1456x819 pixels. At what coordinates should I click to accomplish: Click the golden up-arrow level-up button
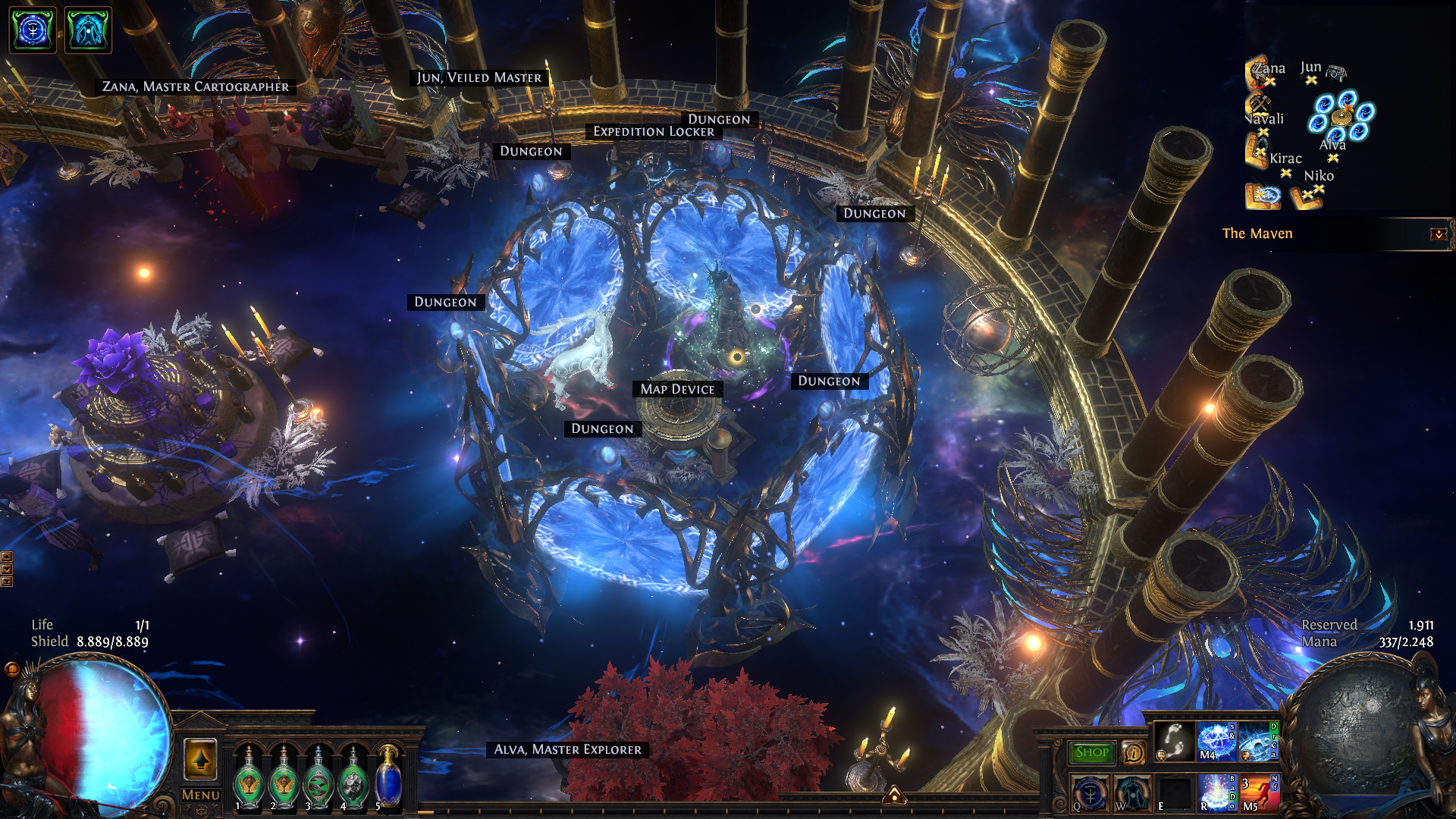(200, 759)
